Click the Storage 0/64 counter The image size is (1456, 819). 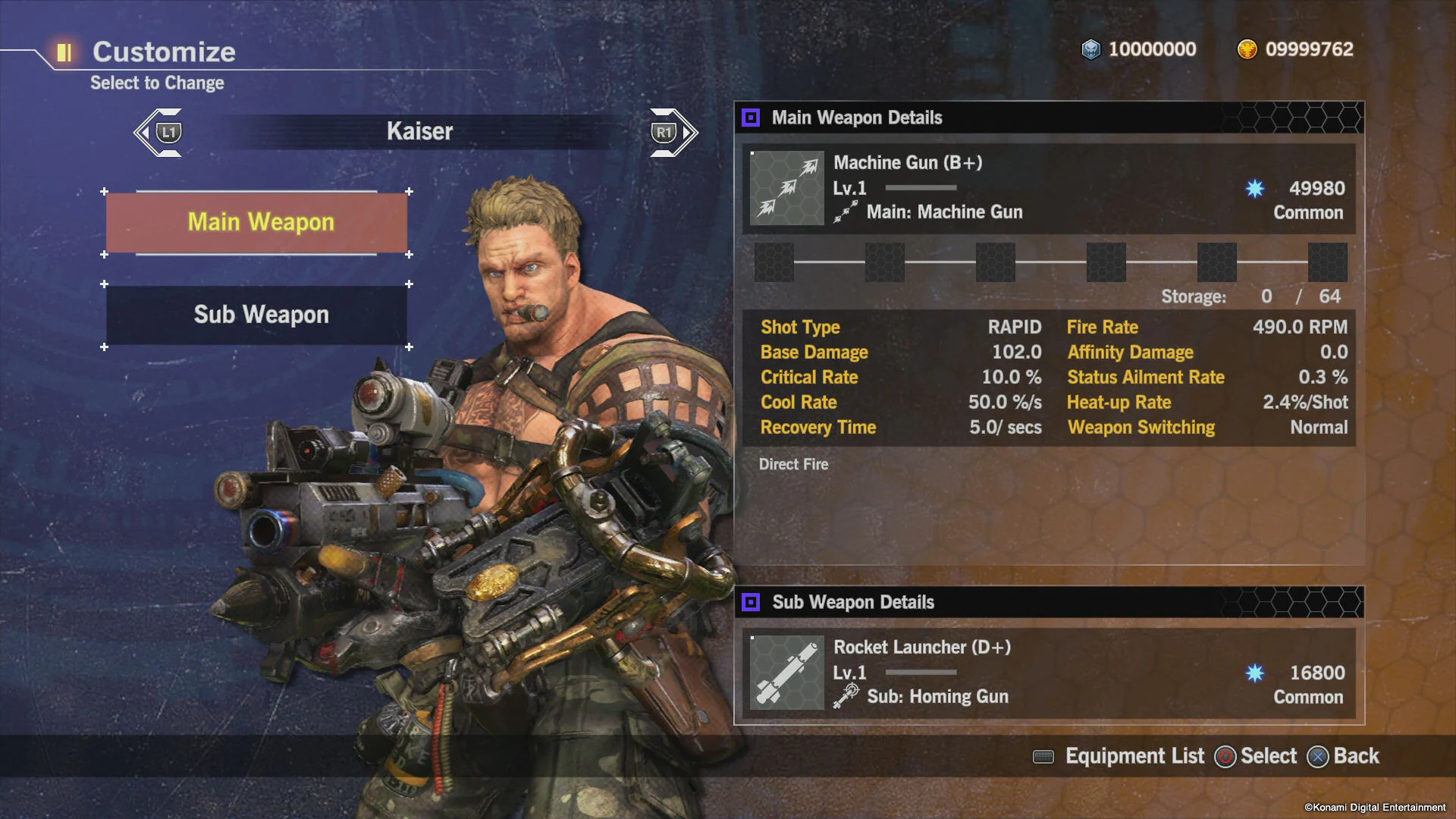click(x=1251, y=297)
